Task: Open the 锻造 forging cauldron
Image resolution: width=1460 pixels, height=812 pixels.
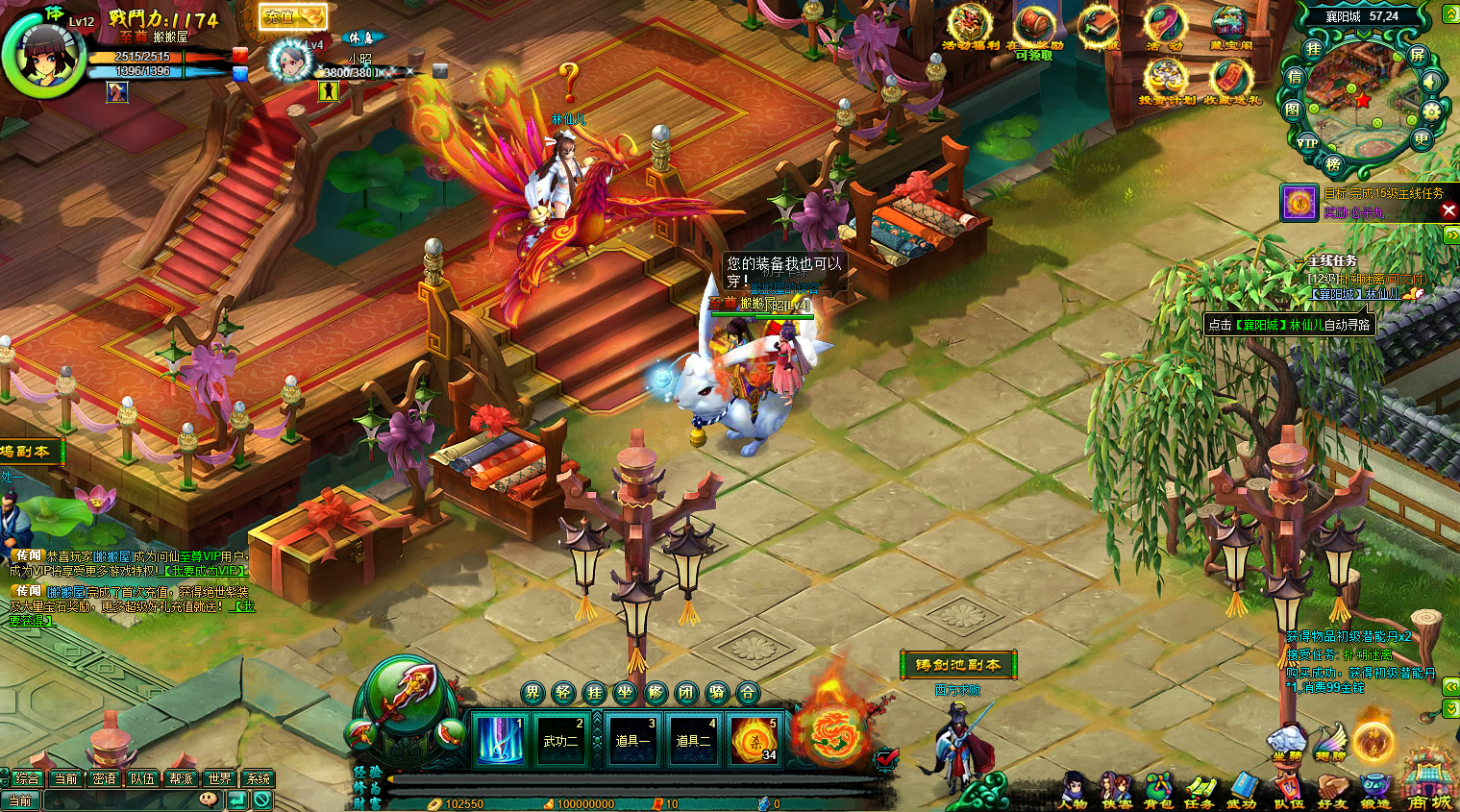Action: tap(1375, 790)
